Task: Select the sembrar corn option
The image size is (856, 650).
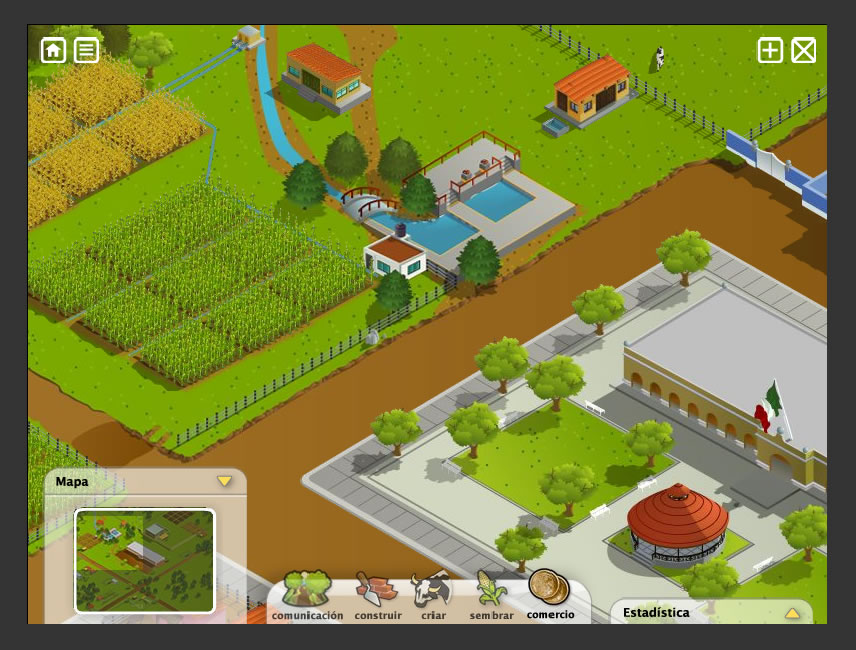Action: click(x=492, y=596)
